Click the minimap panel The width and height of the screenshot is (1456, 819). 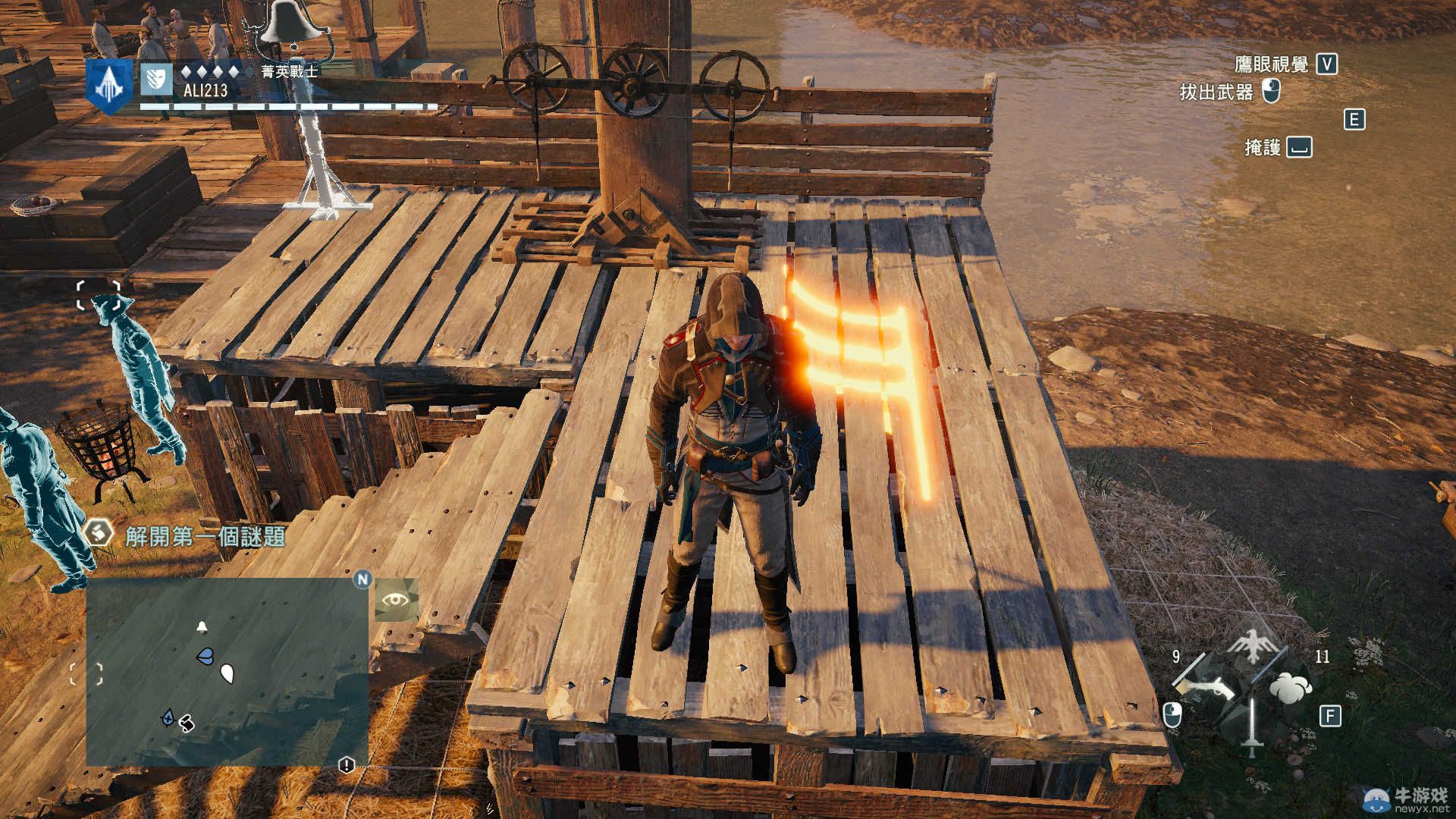tap(227, 672)
